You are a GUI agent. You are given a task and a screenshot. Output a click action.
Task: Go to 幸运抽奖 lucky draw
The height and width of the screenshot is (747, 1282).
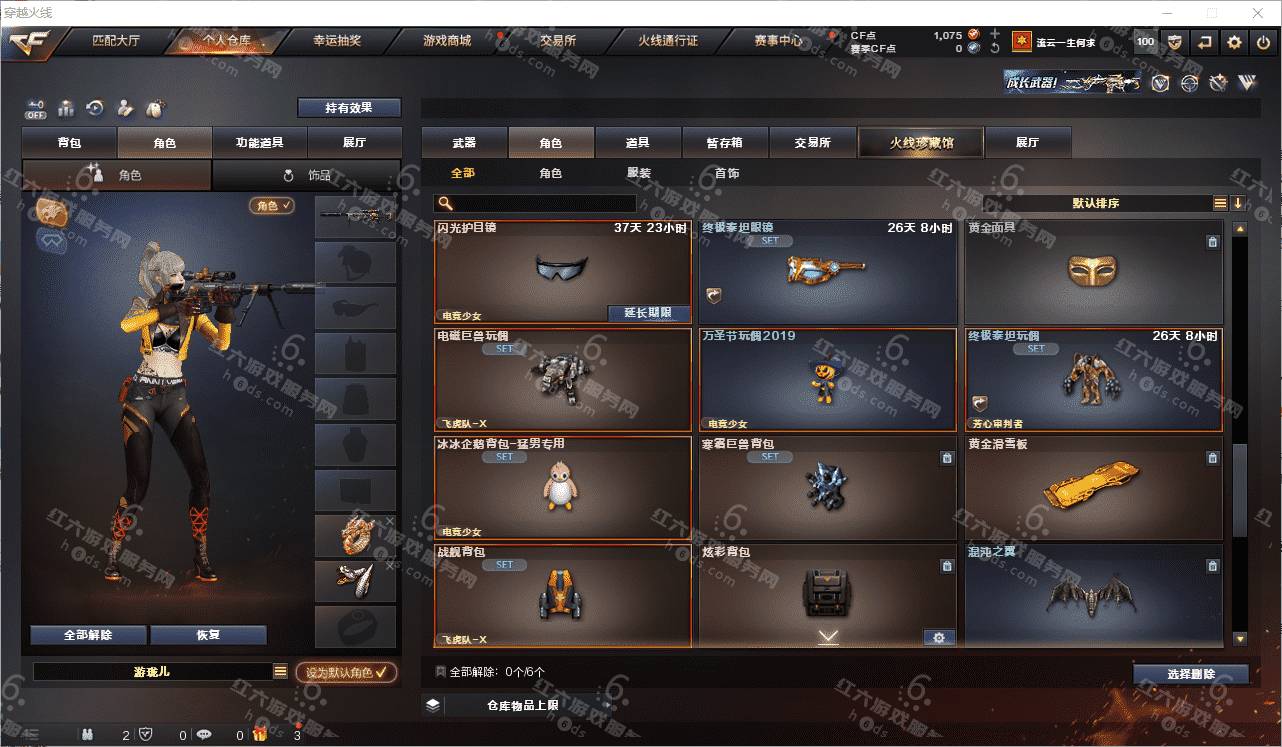pyautogui.click(x=337, y=41)
